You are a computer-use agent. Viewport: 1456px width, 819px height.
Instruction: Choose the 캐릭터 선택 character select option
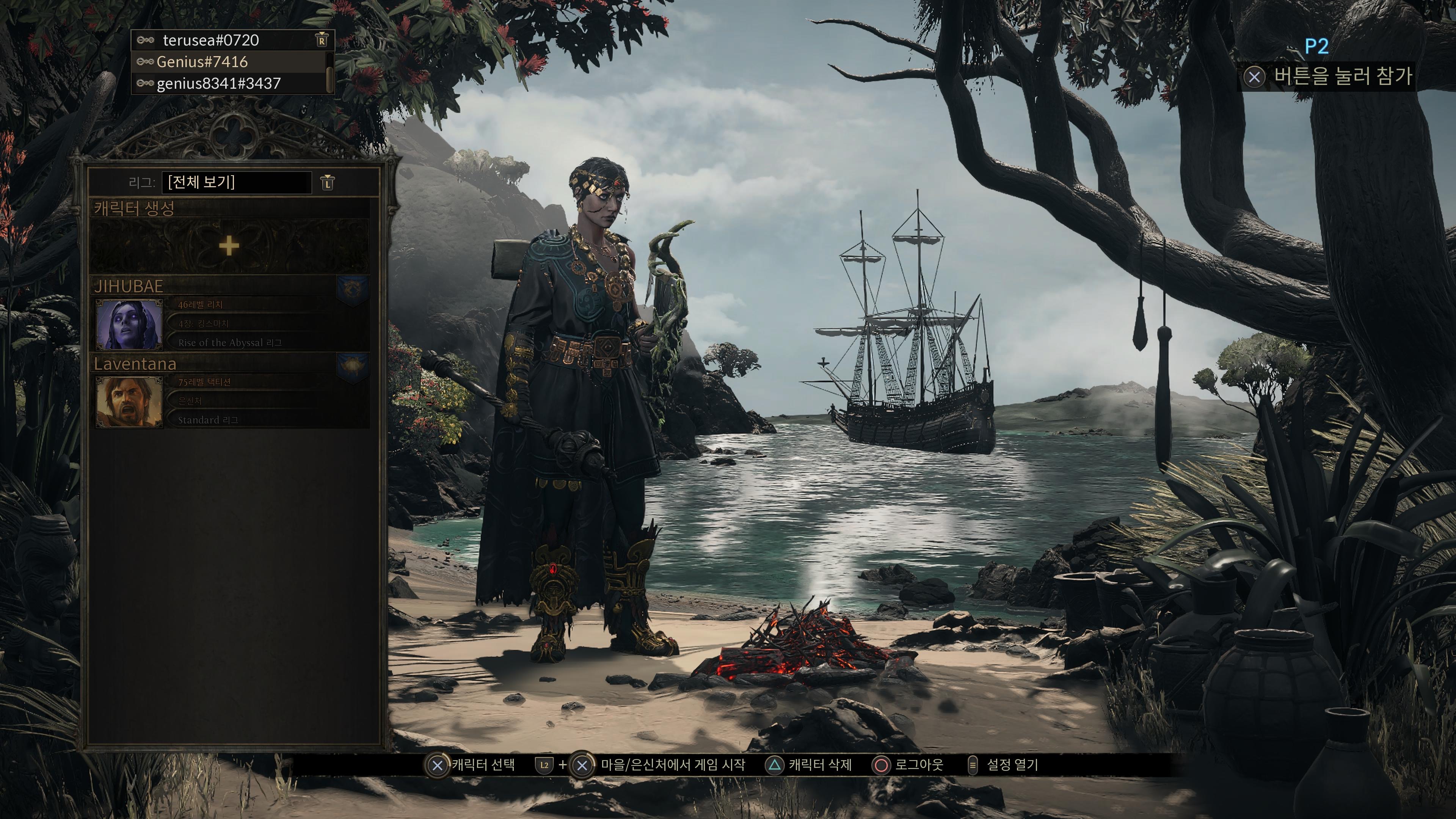[483, 765]
